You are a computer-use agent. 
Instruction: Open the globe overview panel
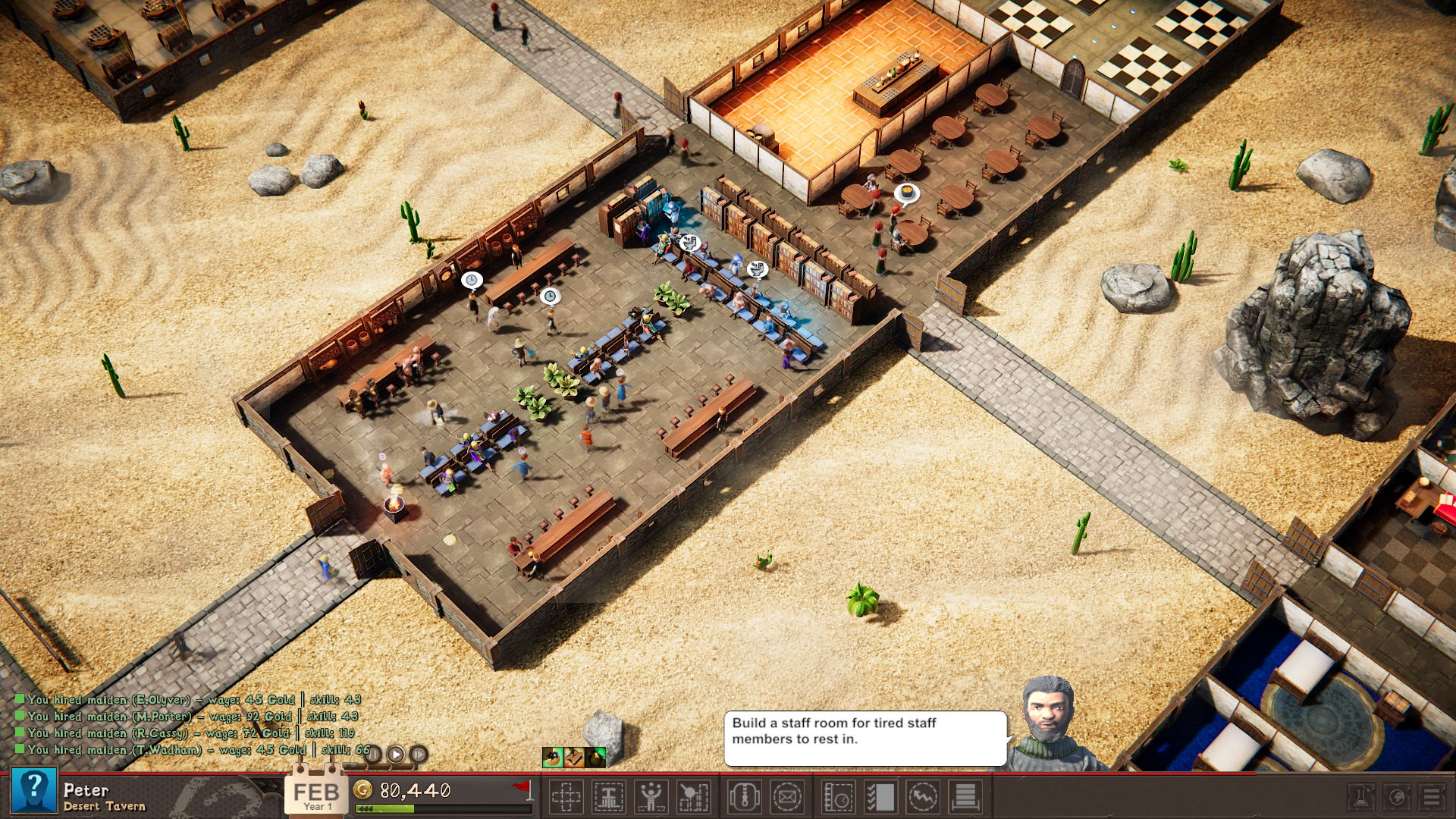[1398, 797]
